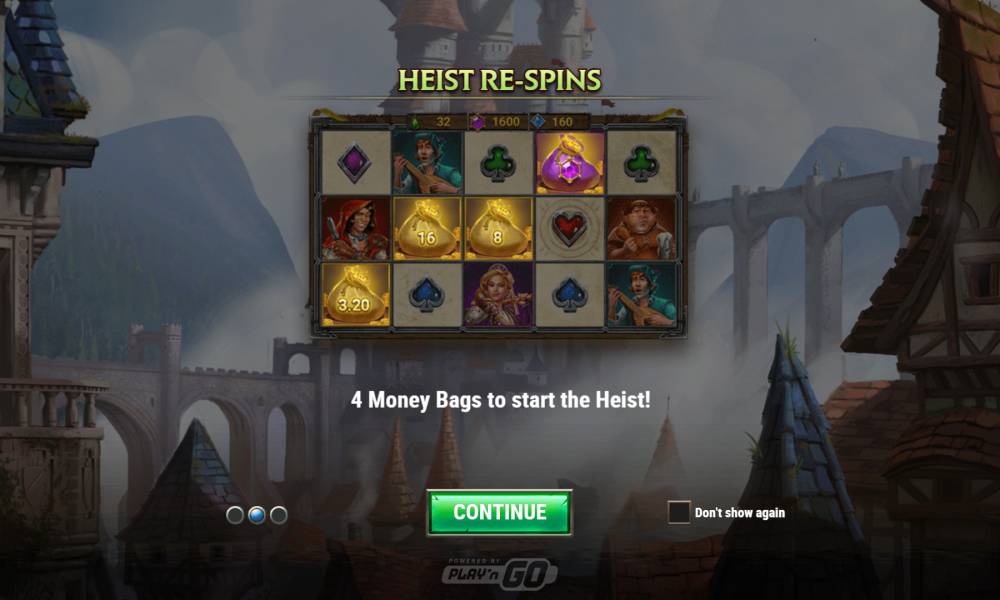The height and width of the screenshot is (600, 1000).
Task: Select the highlighted blue page indicator dot
Action: click(257, 515)
